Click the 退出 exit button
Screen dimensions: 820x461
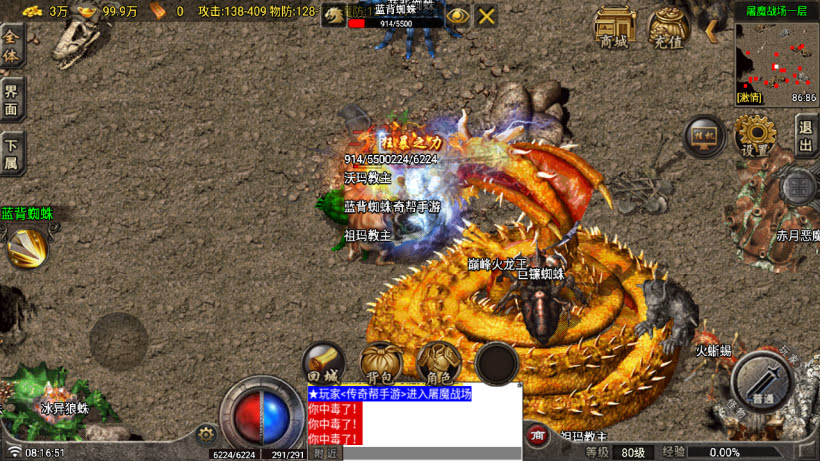coord(806,133)
